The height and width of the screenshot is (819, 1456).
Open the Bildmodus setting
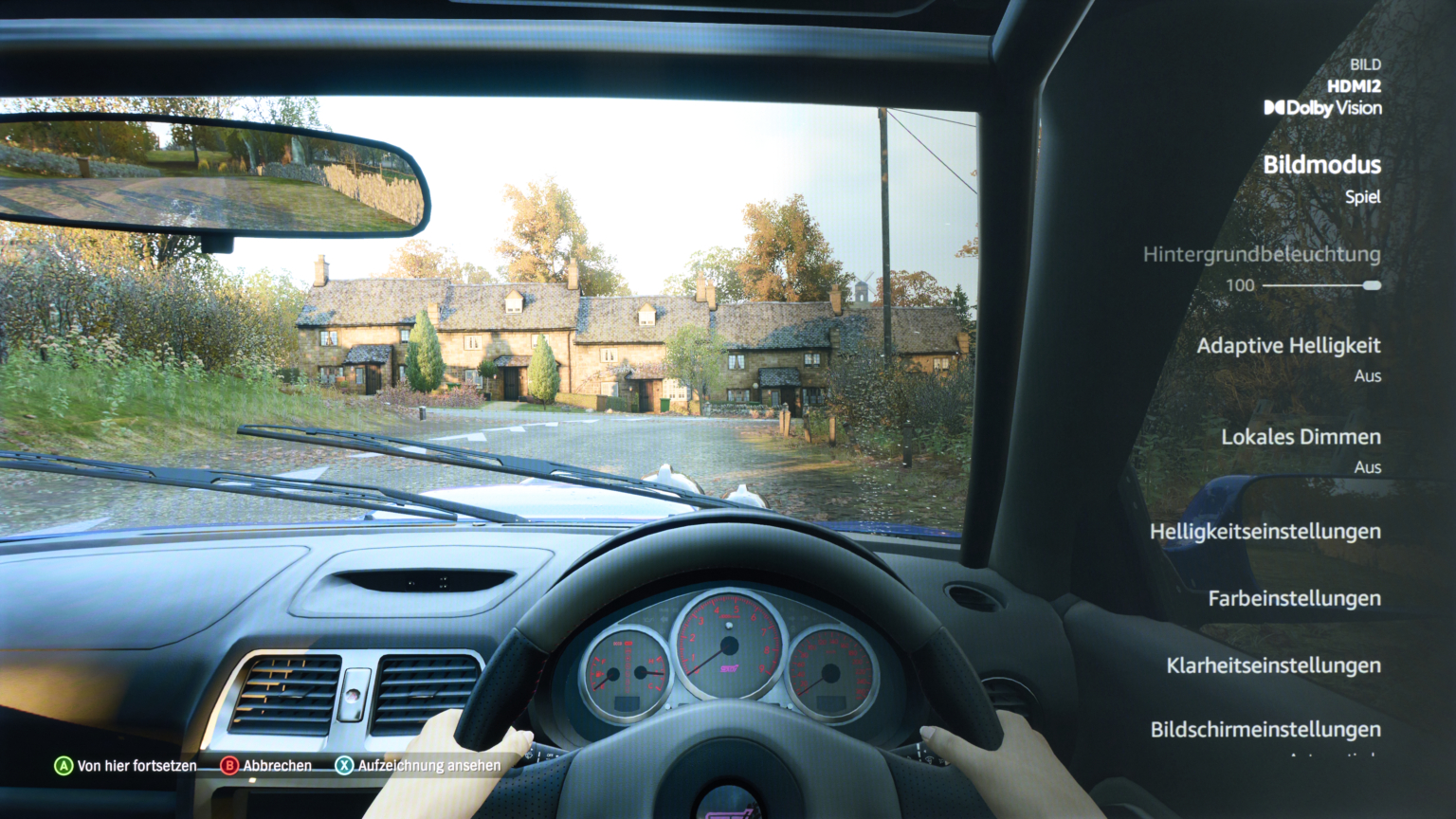point(1323,164)
